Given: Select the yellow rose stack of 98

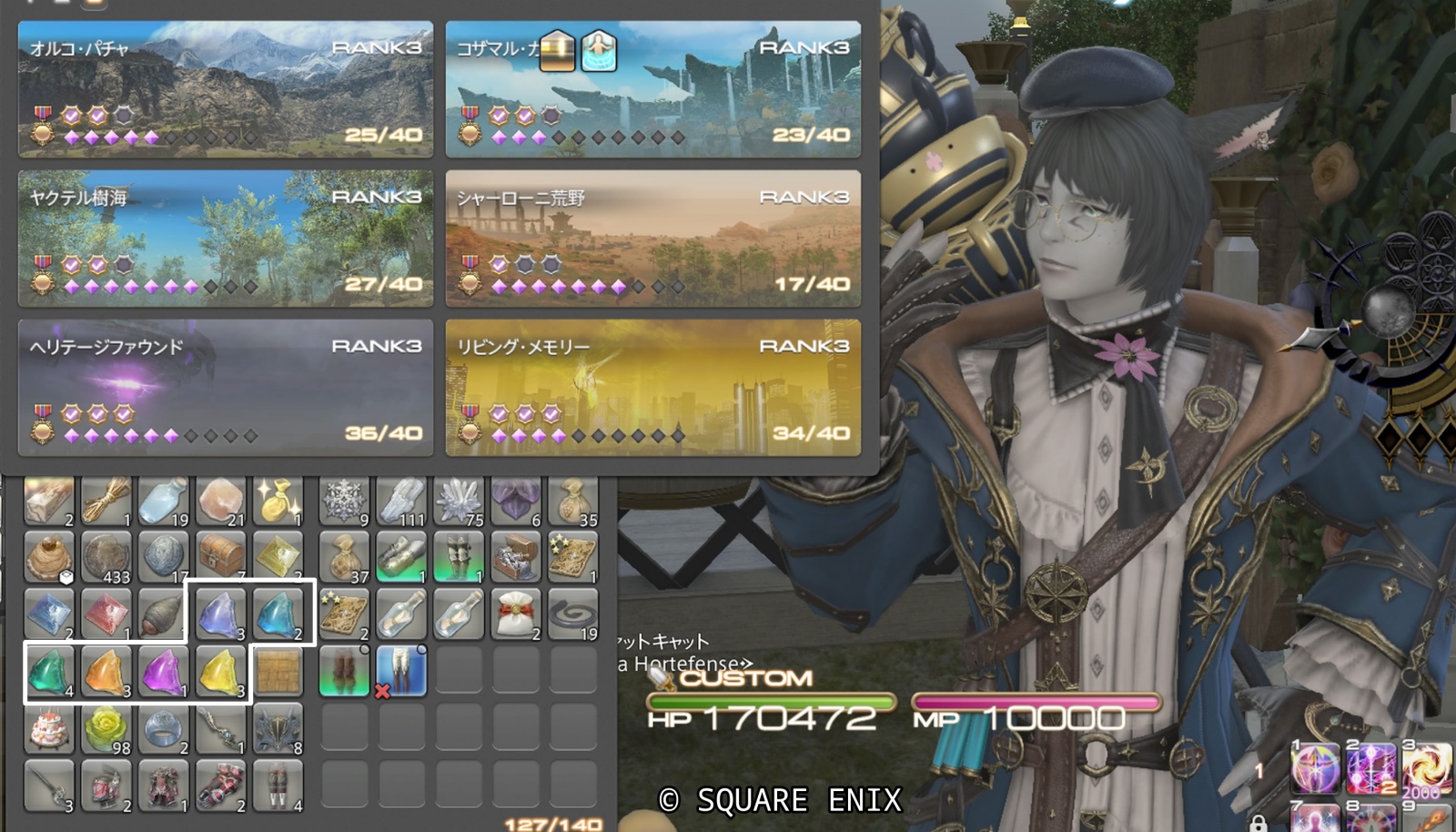Looking at the screenshot, I should click(x=106, y=729).
